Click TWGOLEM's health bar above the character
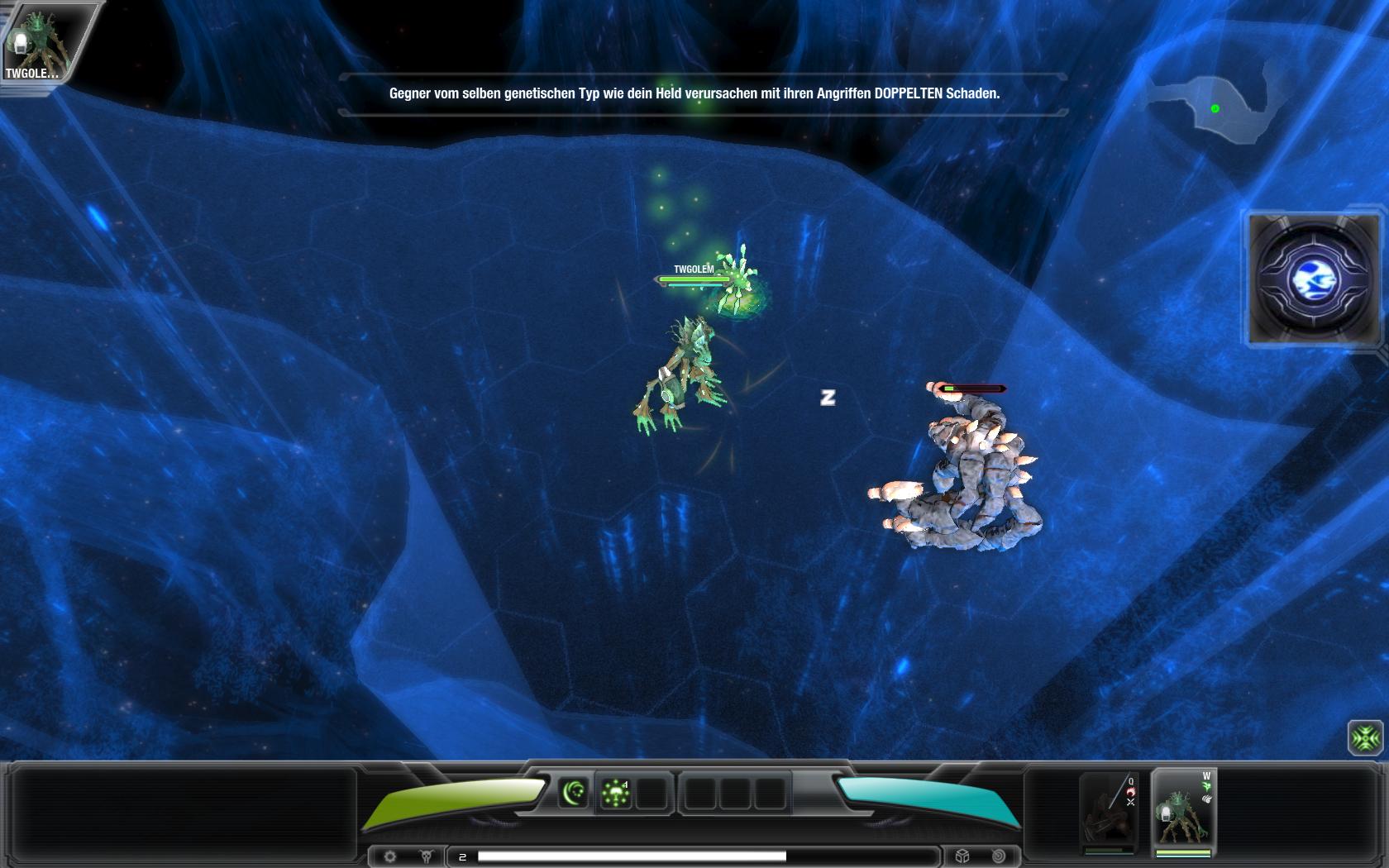 coord(695,279)
